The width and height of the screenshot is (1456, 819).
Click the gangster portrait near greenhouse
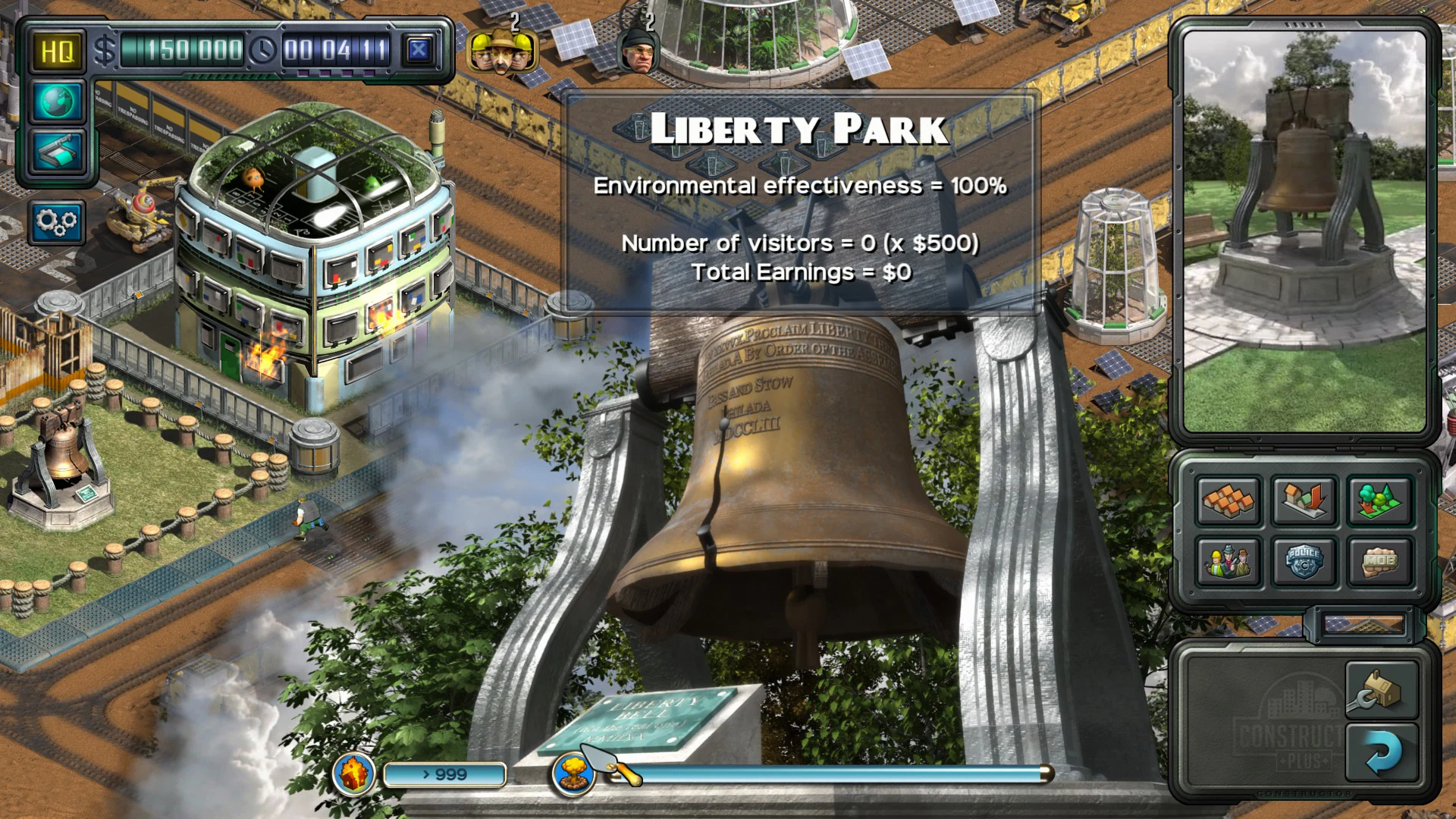[x=639, y=53]
